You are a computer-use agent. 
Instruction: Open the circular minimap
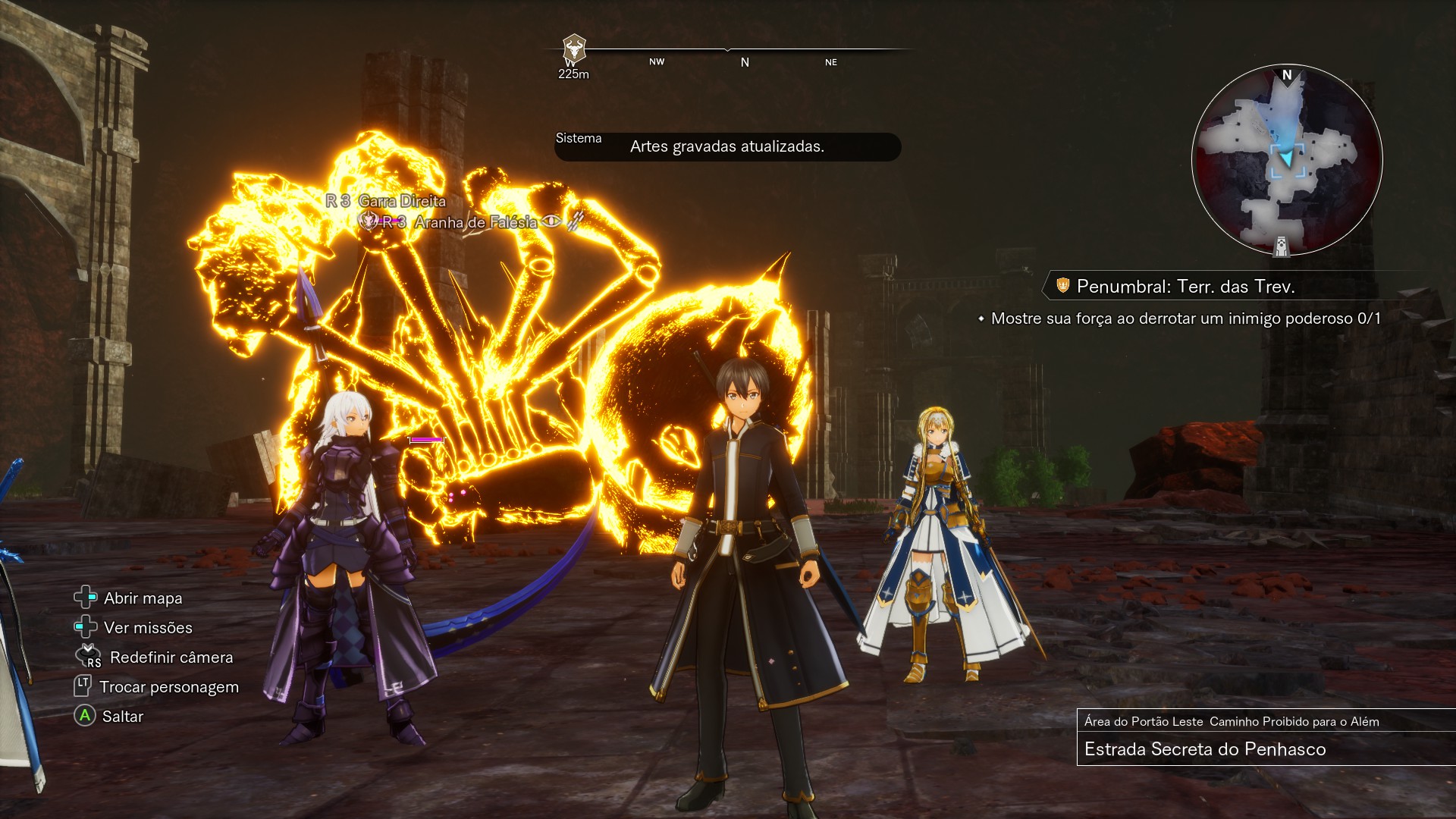1287,160
